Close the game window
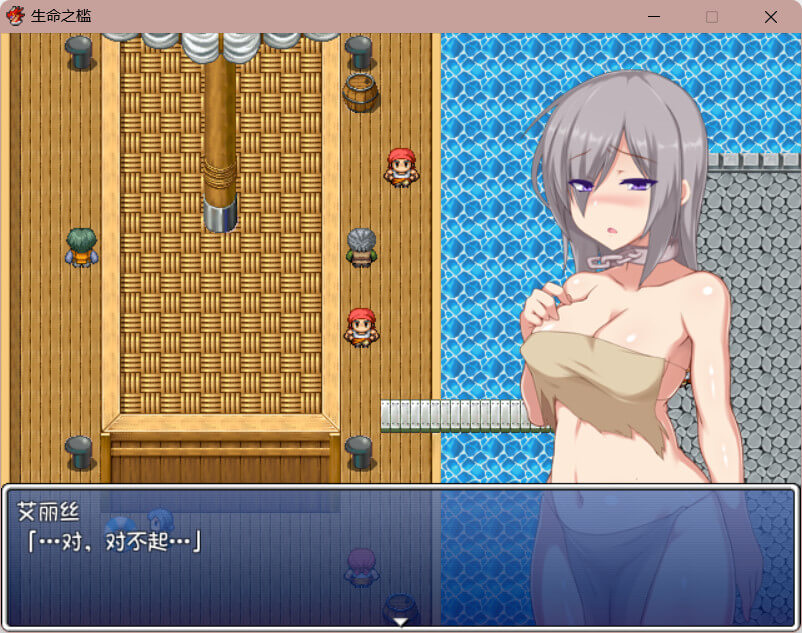Screen dimensions: 802x633 (x=770, y=17)
